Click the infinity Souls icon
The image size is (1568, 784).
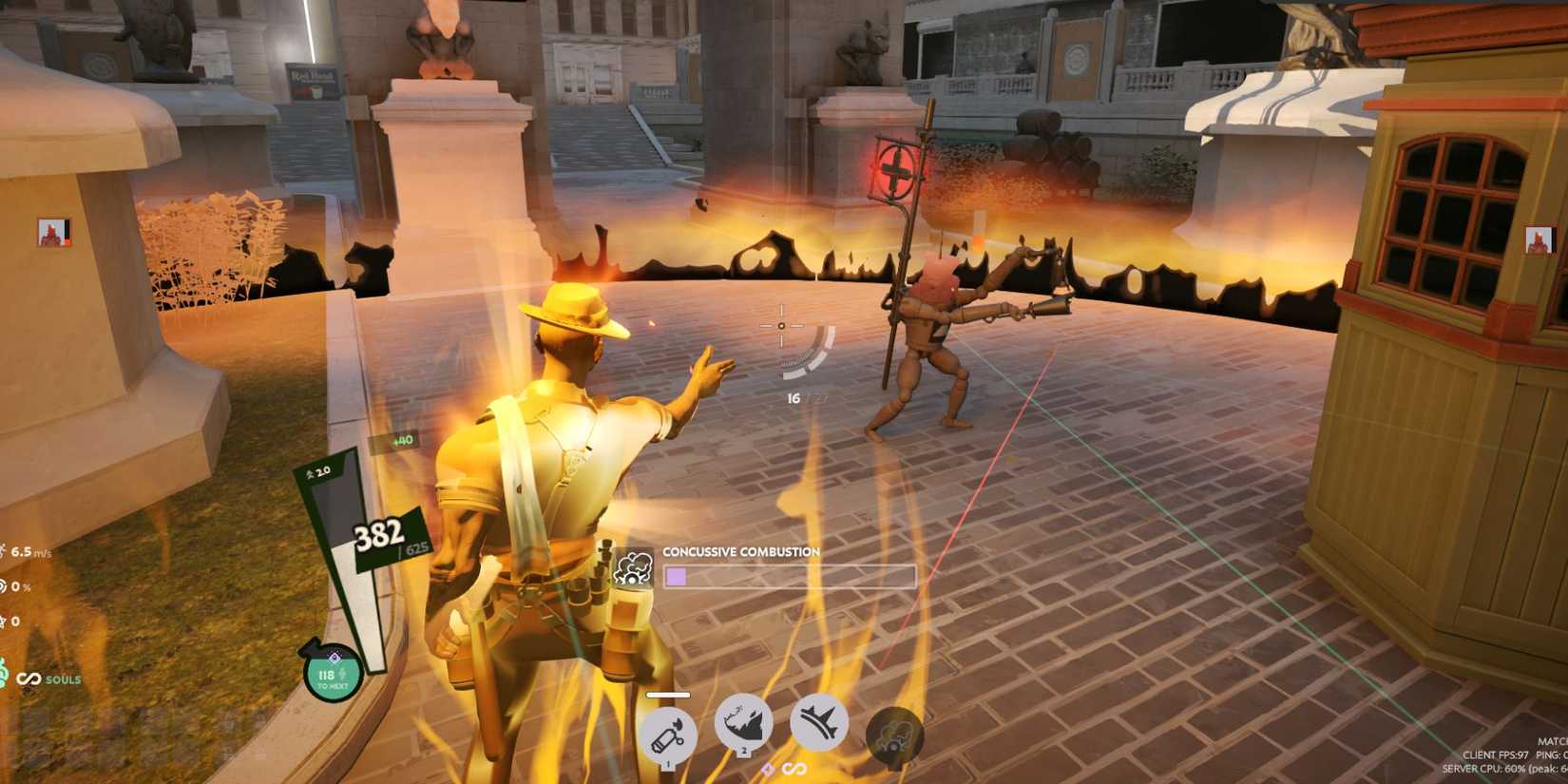(28, 679)
